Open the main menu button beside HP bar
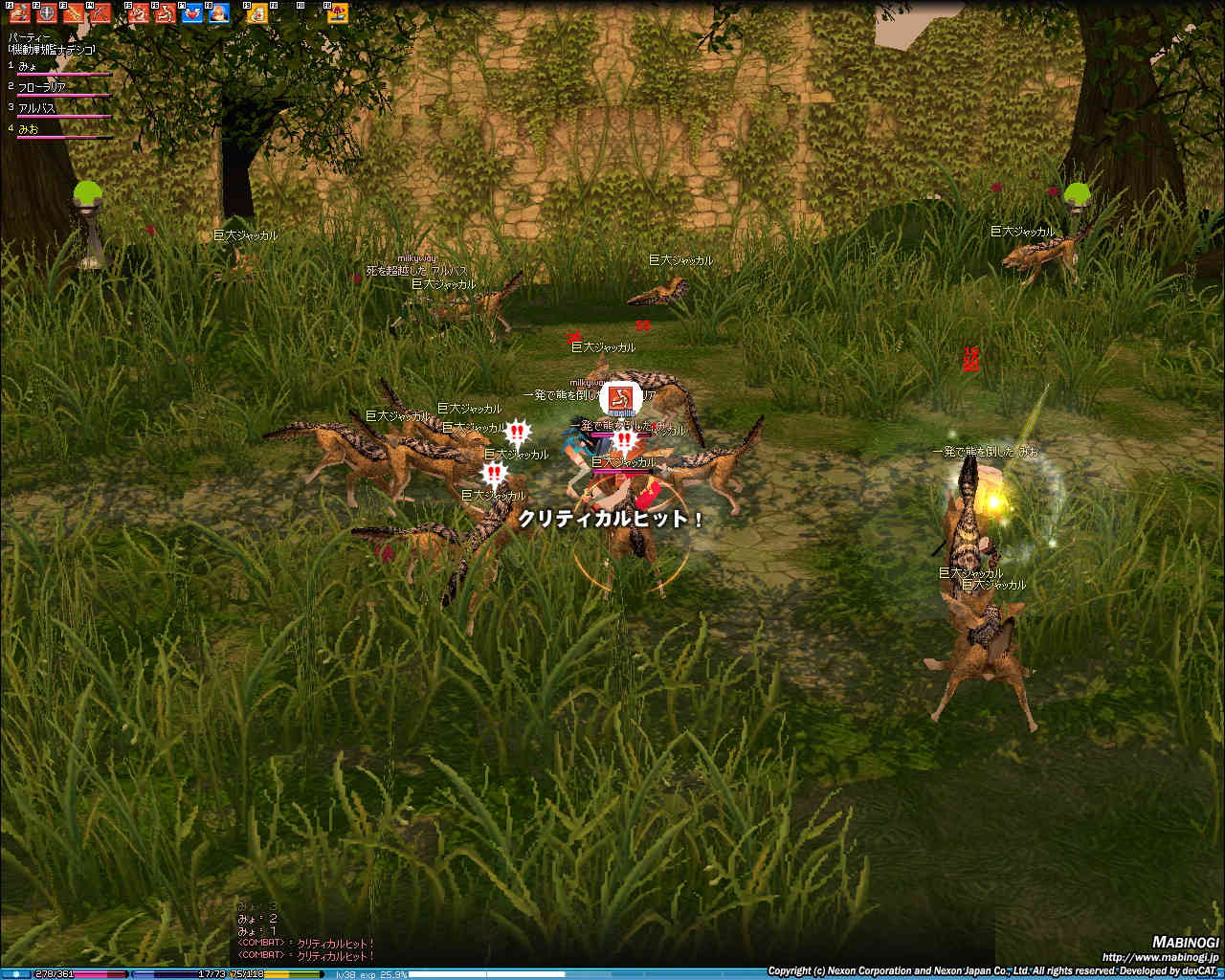This screenshot has height=980, width=1225. tap(16, 974)
